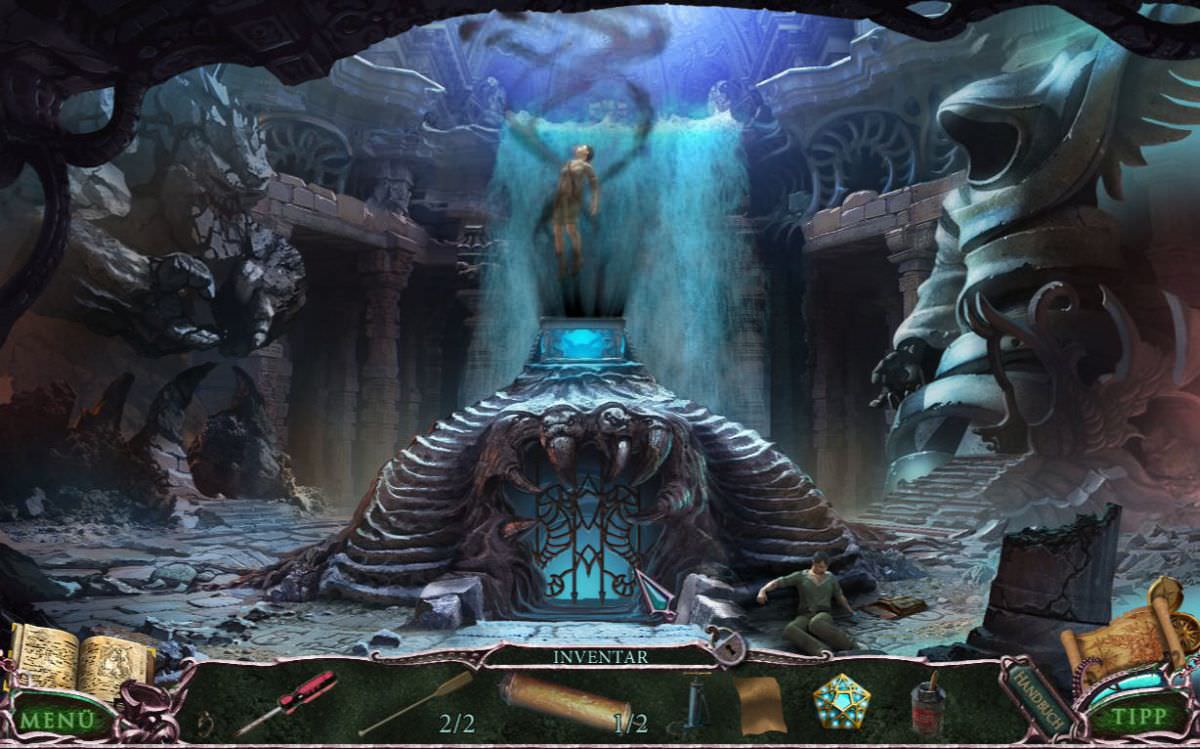Open the Menü button
This screenshot has width=1200, height=749.
click(x=56, y=718)
